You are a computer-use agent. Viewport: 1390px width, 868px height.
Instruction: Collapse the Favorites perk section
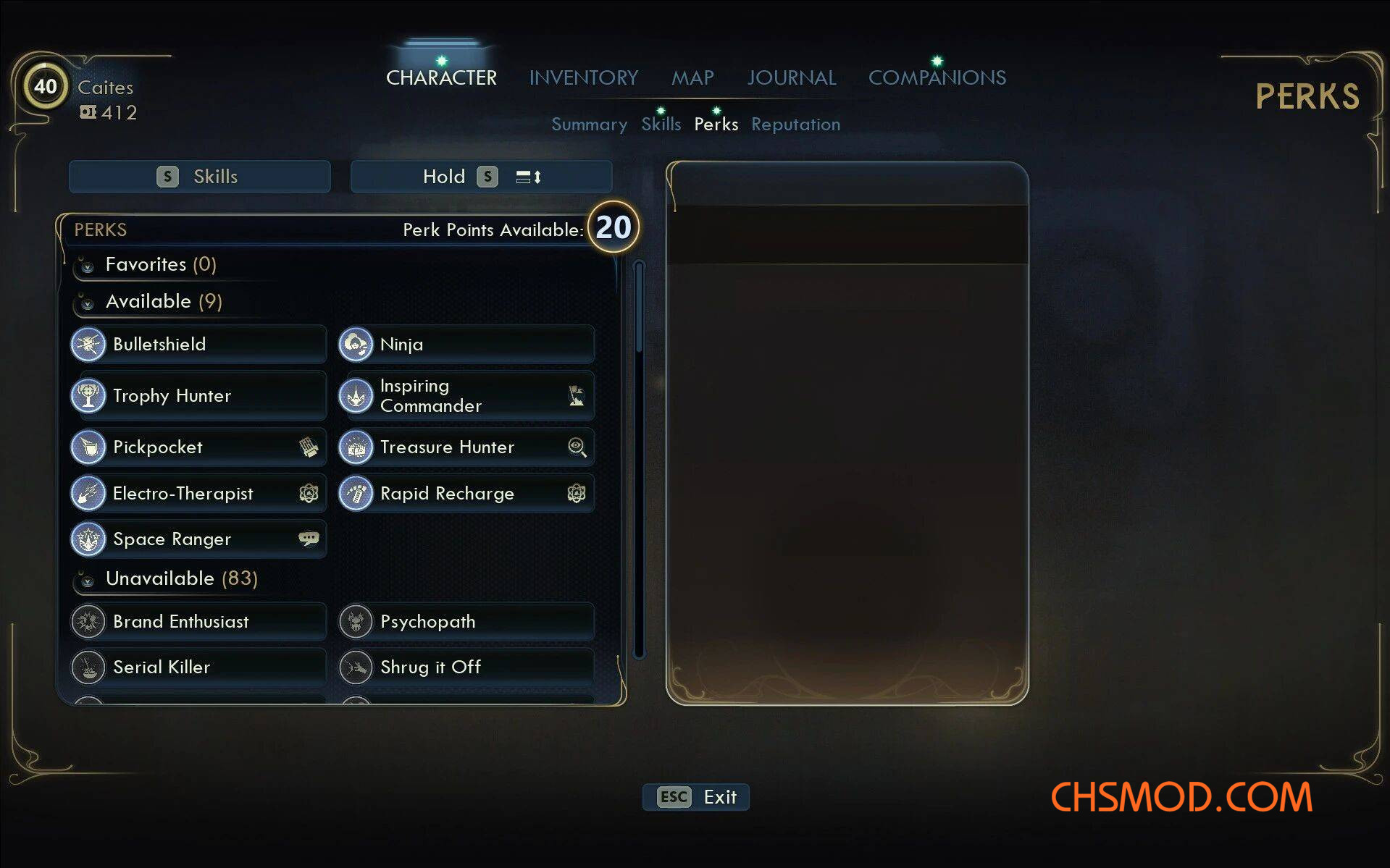(88, 266)
